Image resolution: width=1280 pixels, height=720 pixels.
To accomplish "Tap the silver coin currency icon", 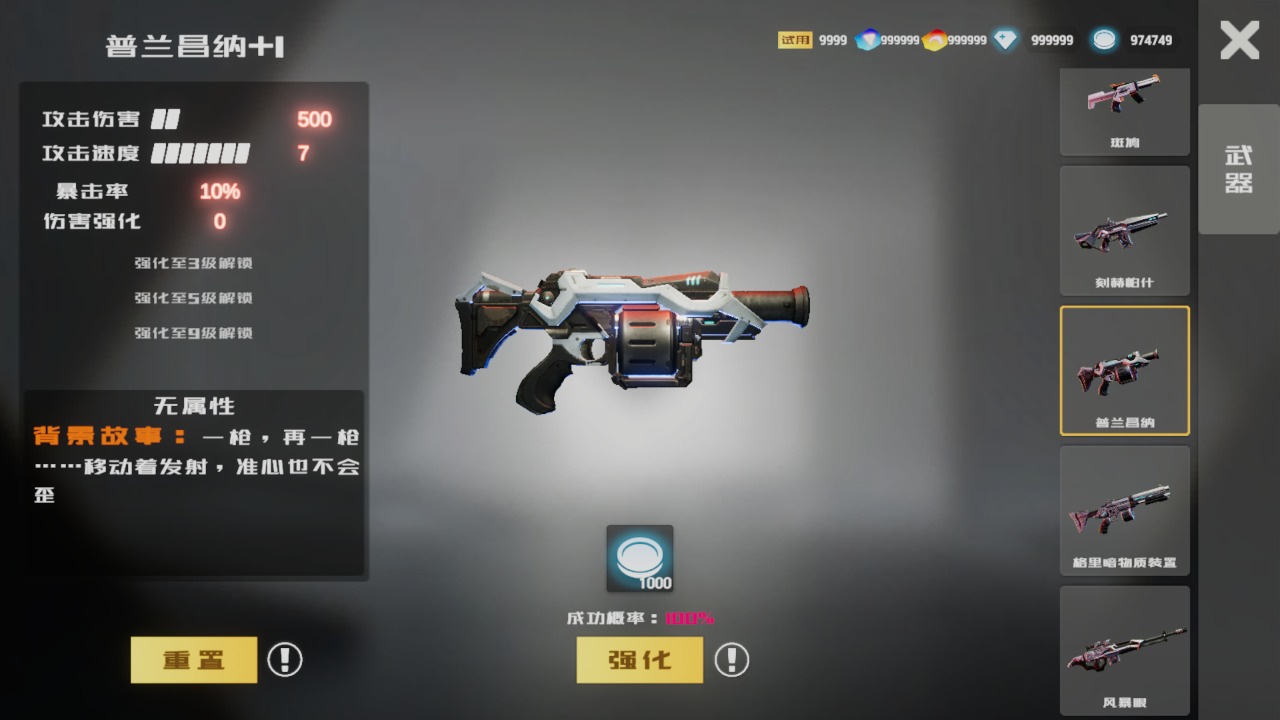I will tap(1104, 40).
